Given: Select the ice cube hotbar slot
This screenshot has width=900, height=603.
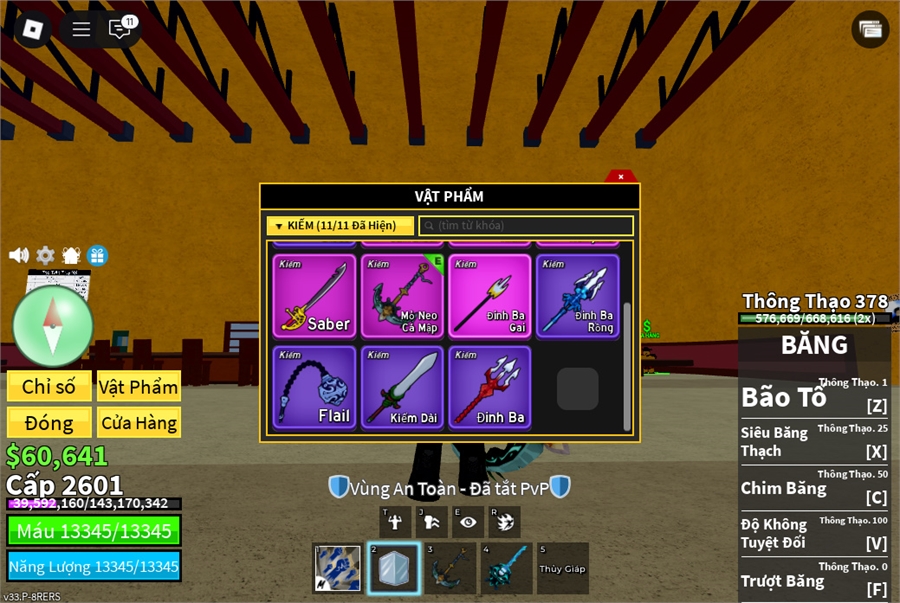Looking at the screenshot, I should point(393,569).
